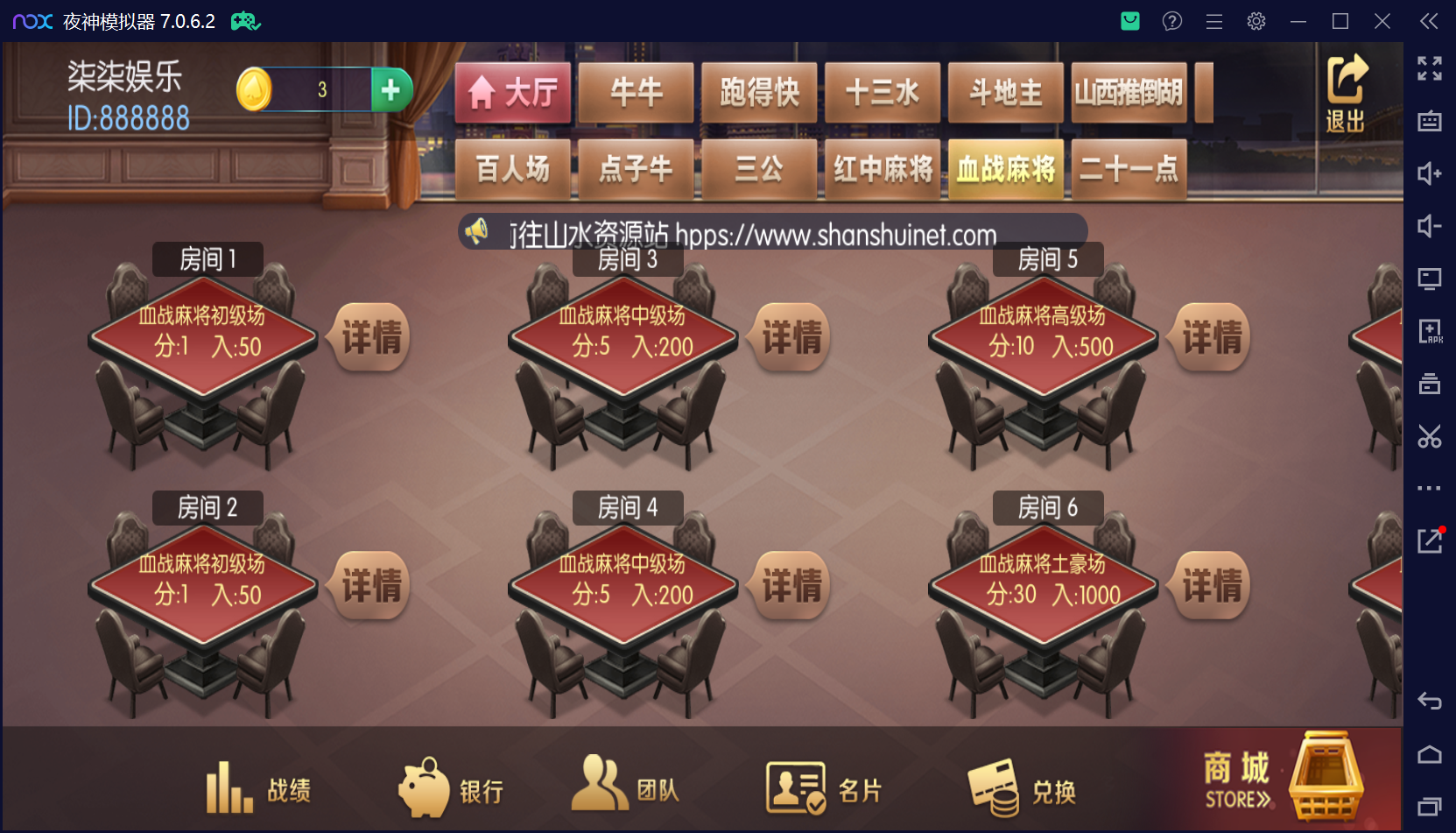Select the 红中麻将 game category
The width and height of the screenshot is (1456, 833).
[x=883, y=169]
